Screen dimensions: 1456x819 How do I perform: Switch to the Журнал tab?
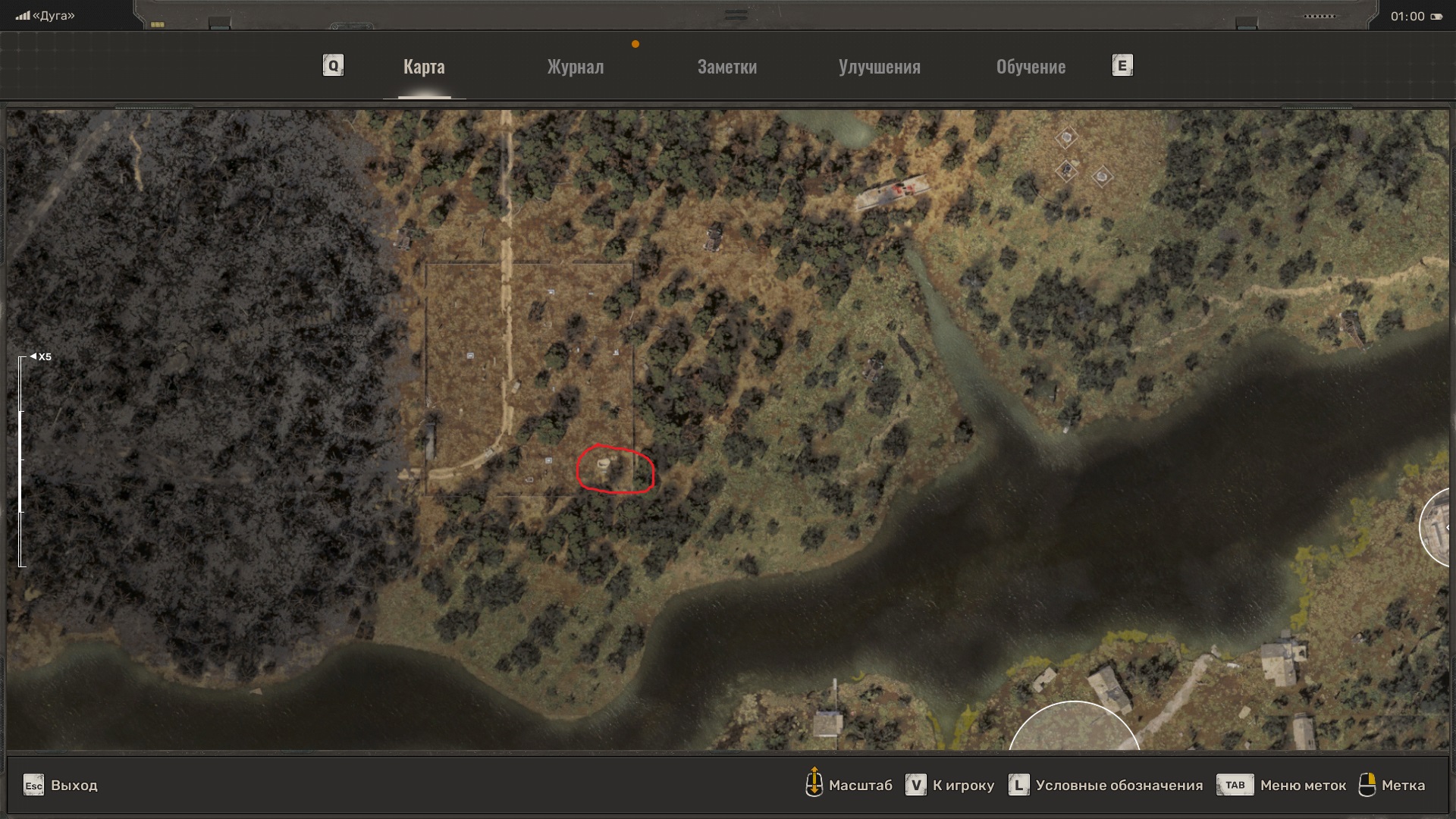(x=576, y=67)
